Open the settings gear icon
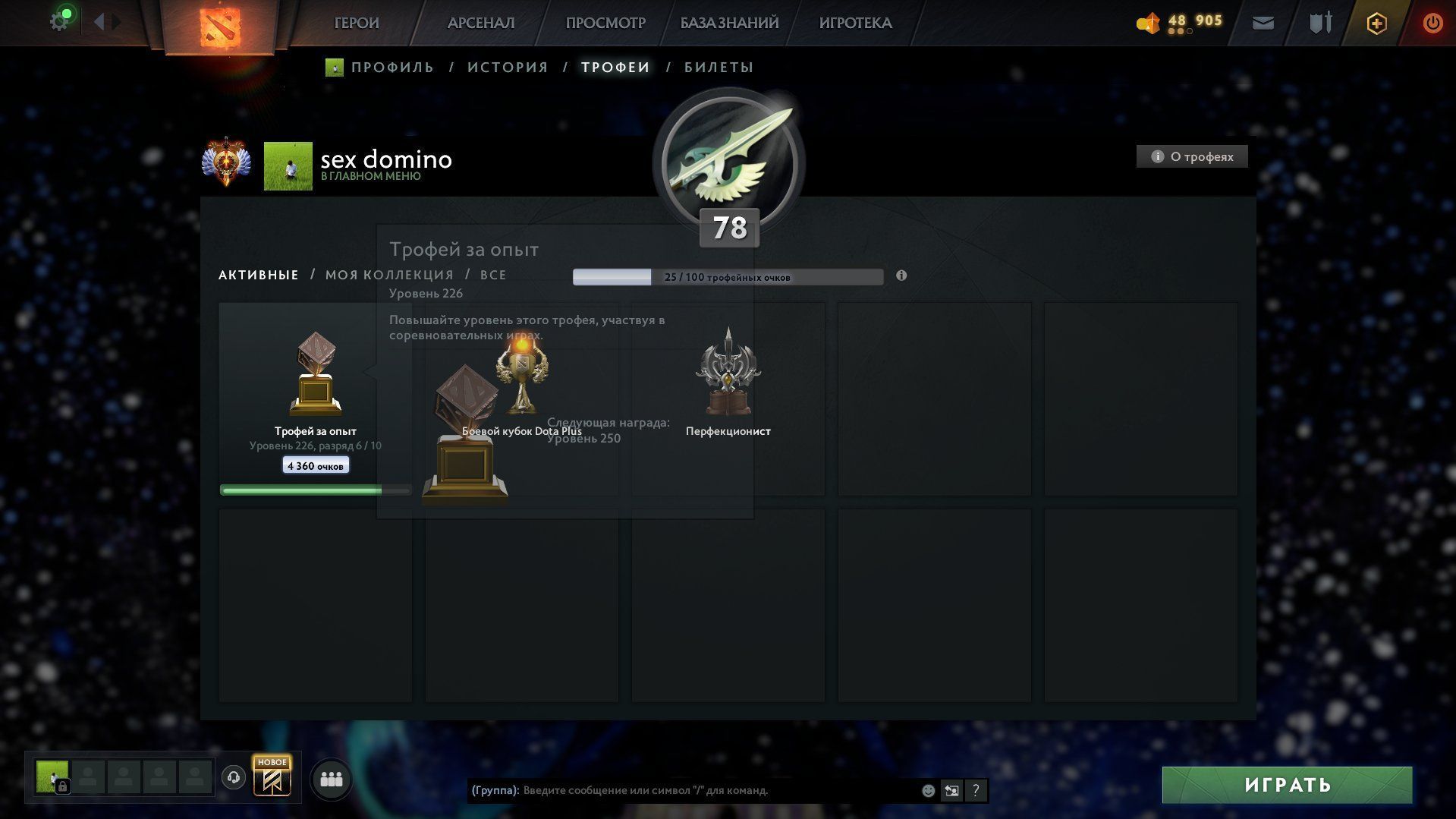Viewport: 1456px width, 819px height. point(58,22)
